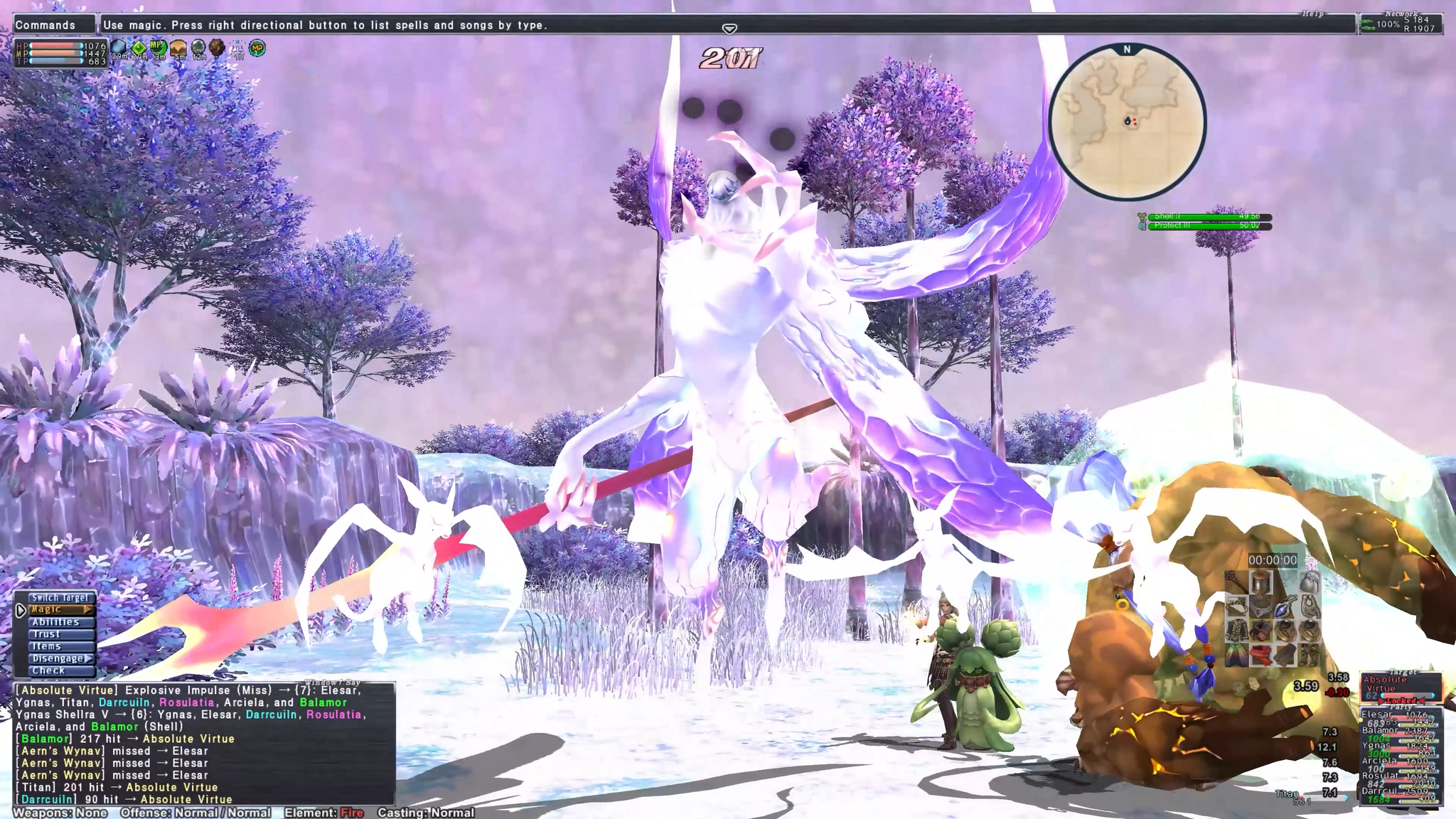Expand the help bar dropdown arrow
The width and height of the screenshot is (1456, 819).
point(729,29)
